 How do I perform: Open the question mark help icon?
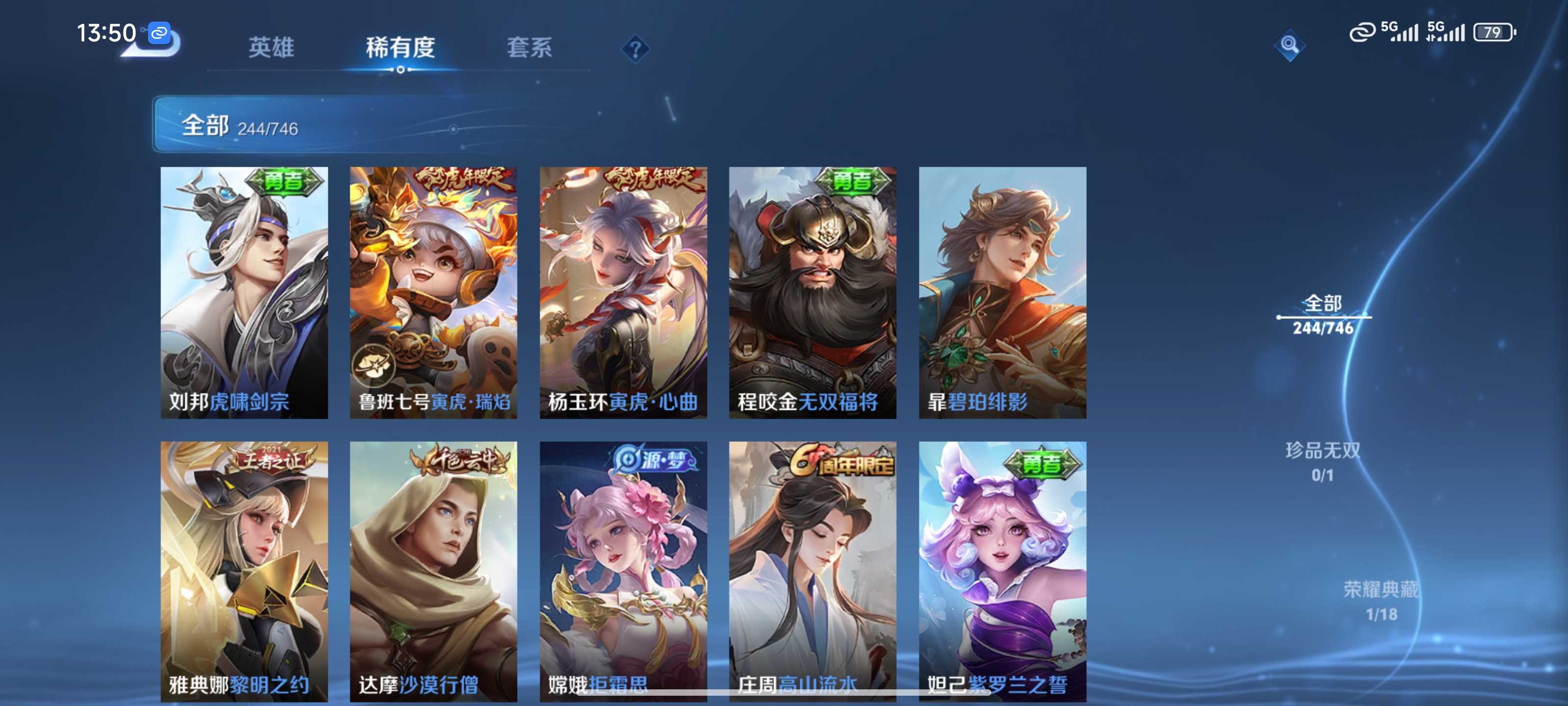click(x=635, y=49)
